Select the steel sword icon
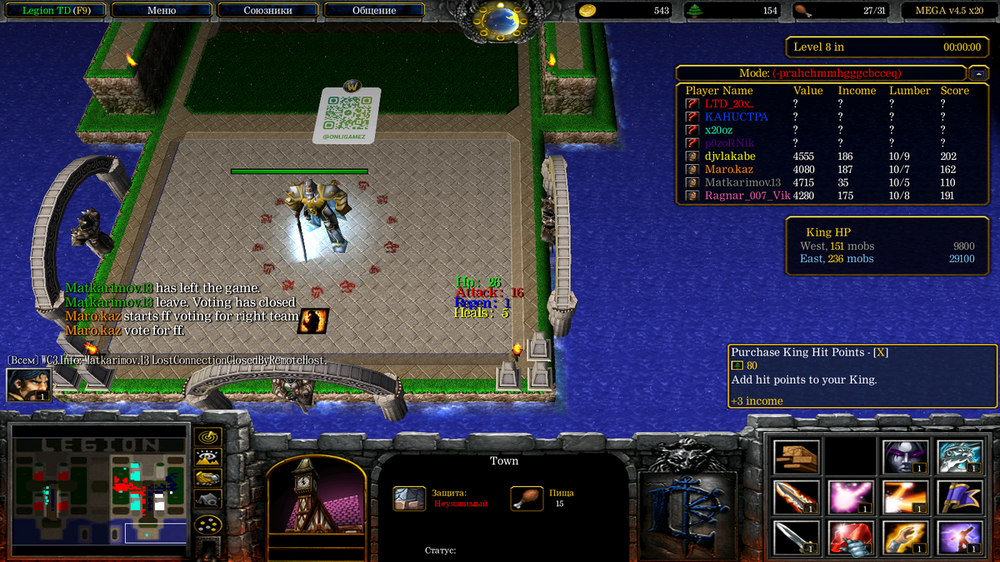 (x=796, y=536)
